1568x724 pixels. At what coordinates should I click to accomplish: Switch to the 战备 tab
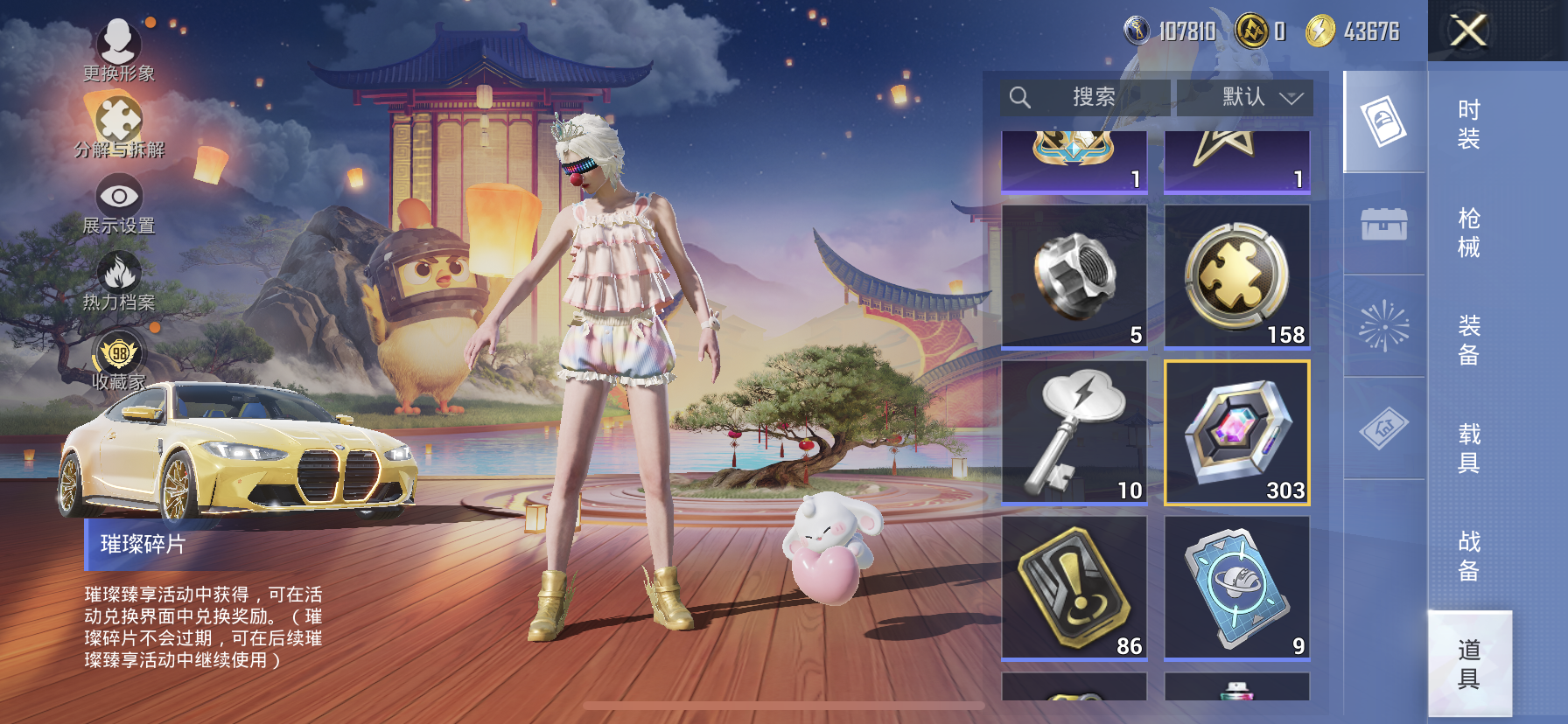[1469, 556]
